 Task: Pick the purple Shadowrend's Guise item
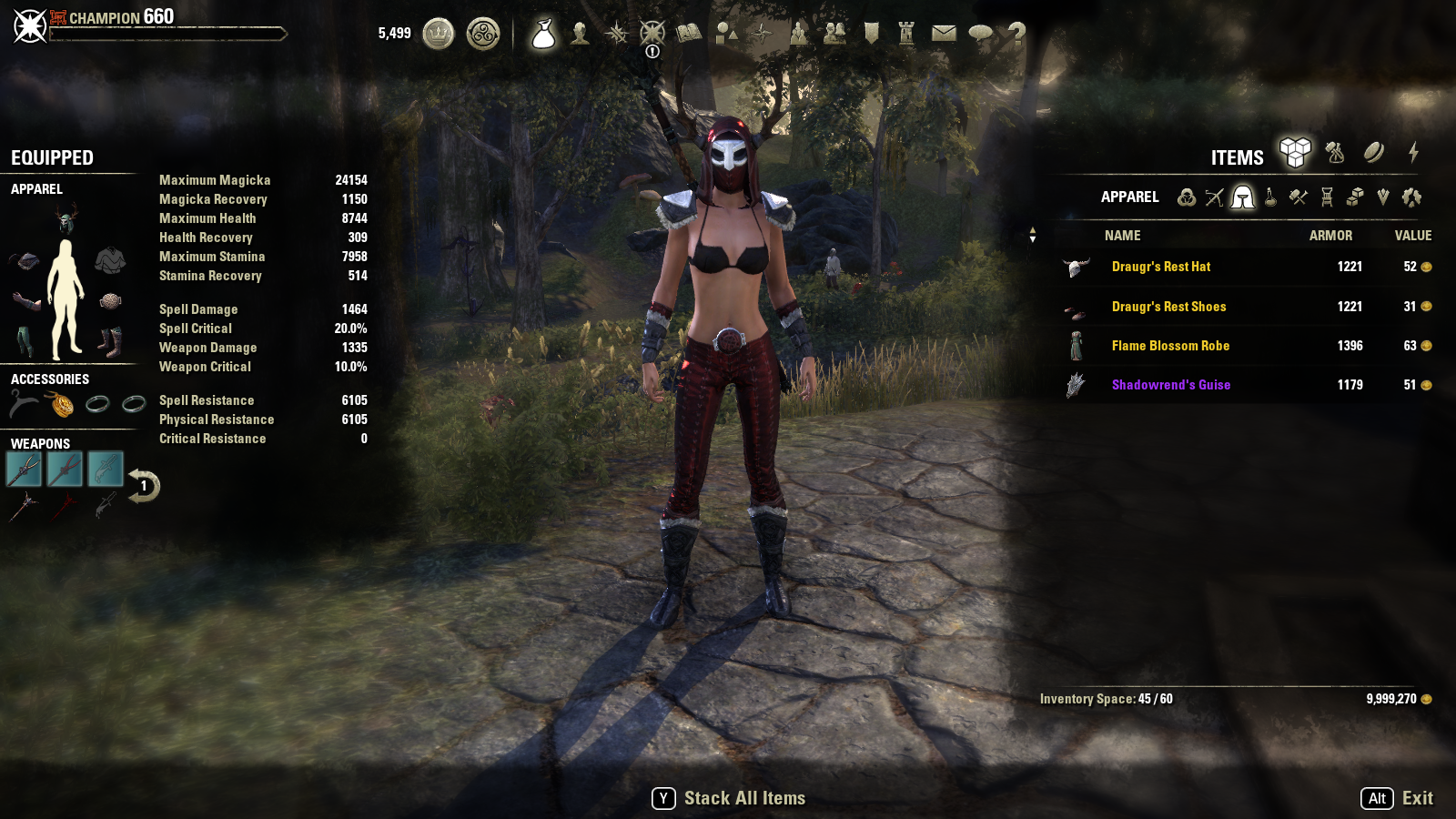(1170, 385)
